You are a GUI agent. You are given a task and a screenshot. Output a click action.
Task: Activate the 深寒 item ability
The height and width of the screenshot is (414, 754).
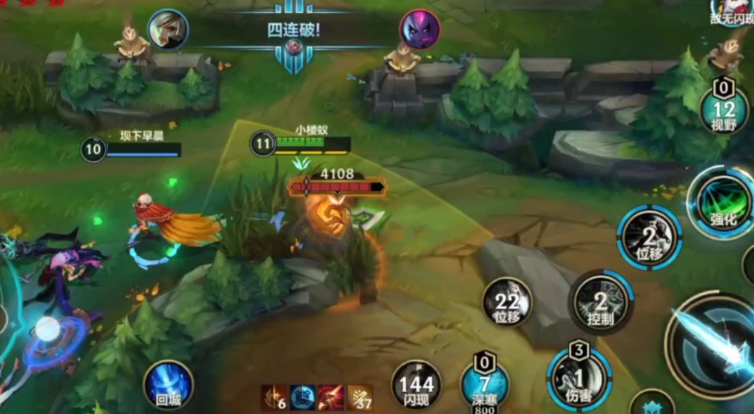484,383
